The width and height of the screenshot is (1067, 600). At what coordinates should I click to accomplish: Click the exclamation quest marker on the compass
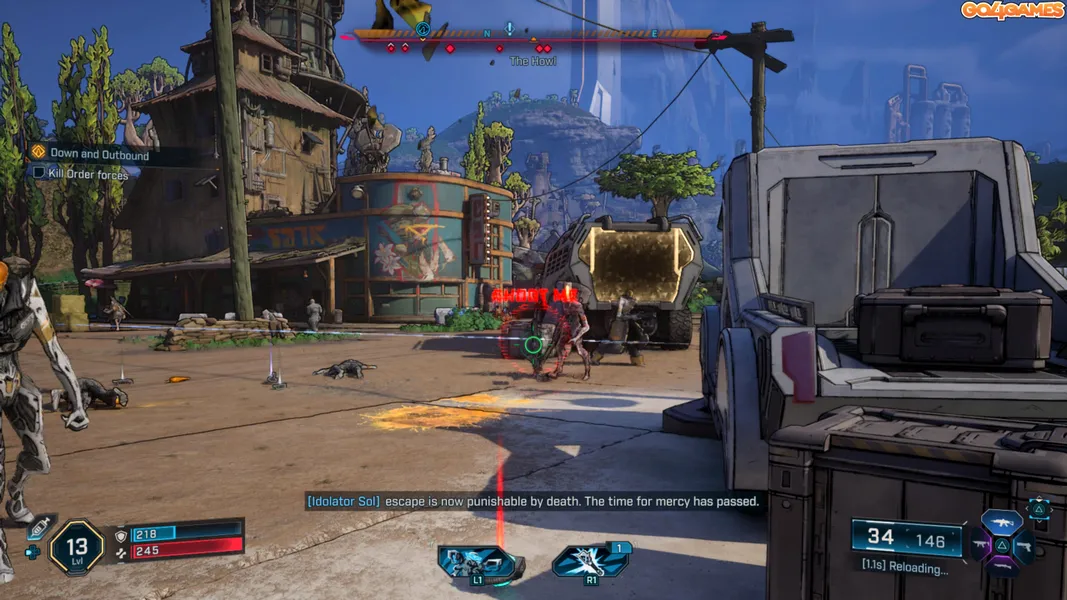[509, 29]
